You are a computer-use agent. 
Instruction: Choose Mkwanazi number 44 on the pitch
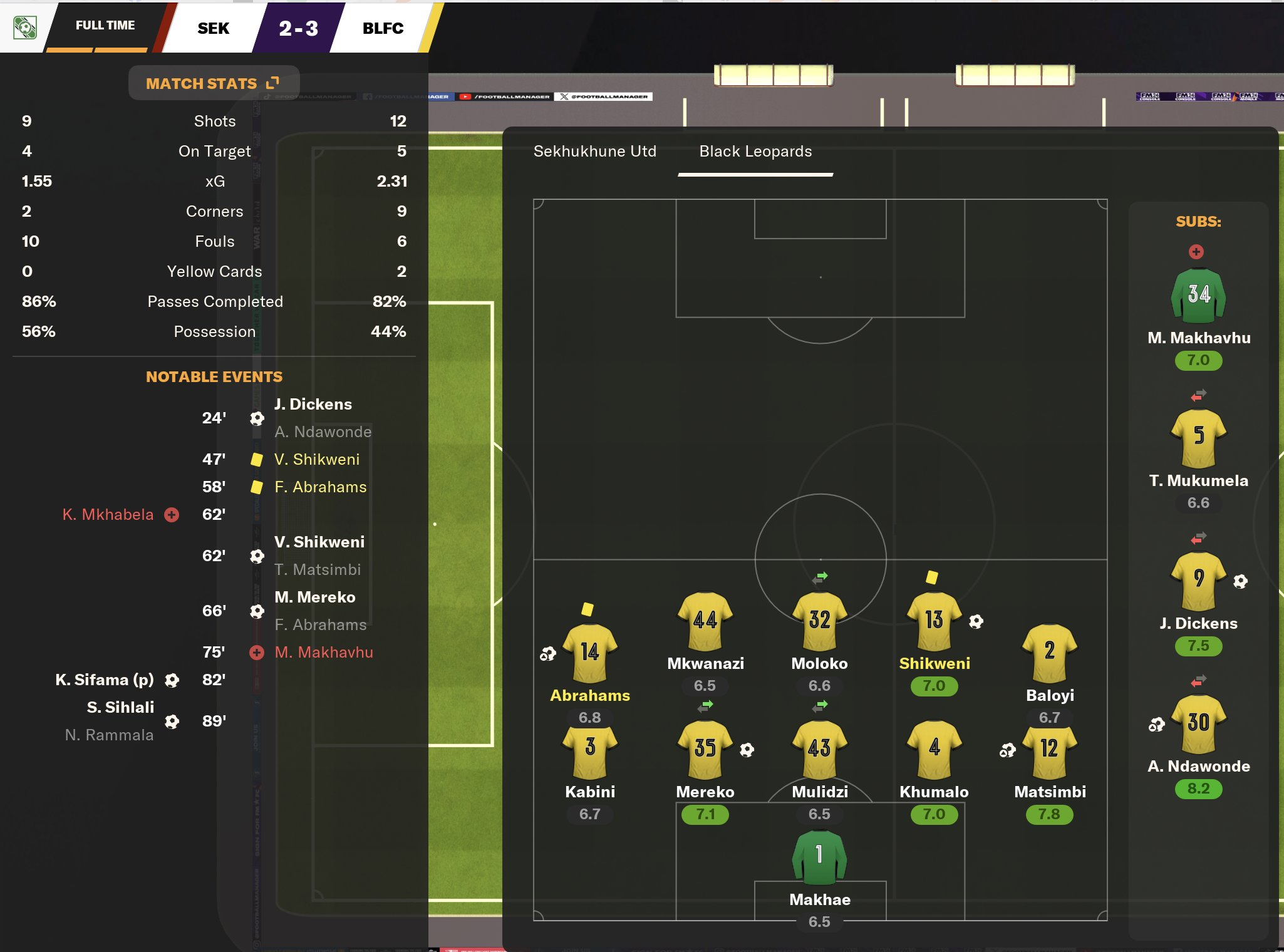(705, 620)
